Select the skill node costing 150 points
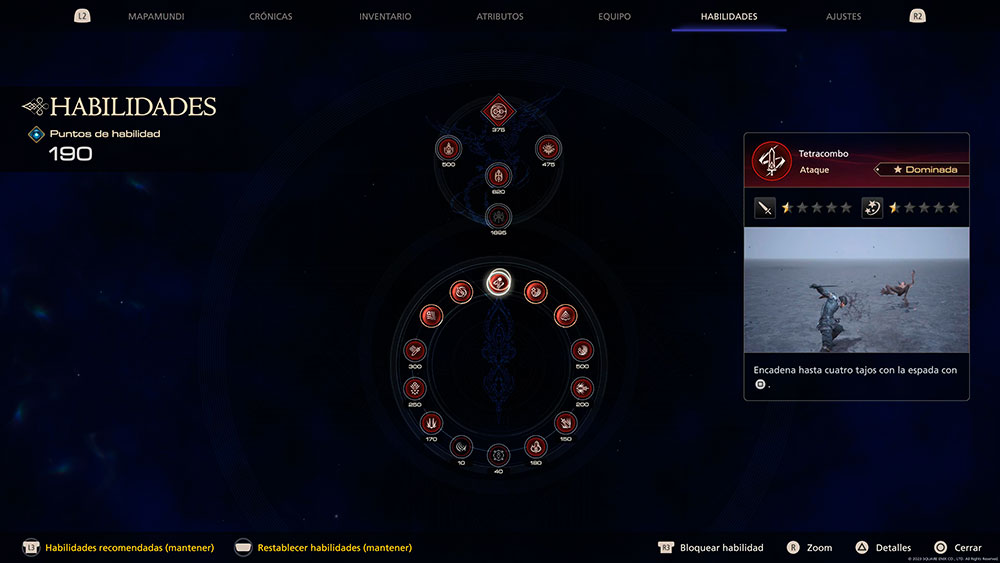 [x=565, y=422]
